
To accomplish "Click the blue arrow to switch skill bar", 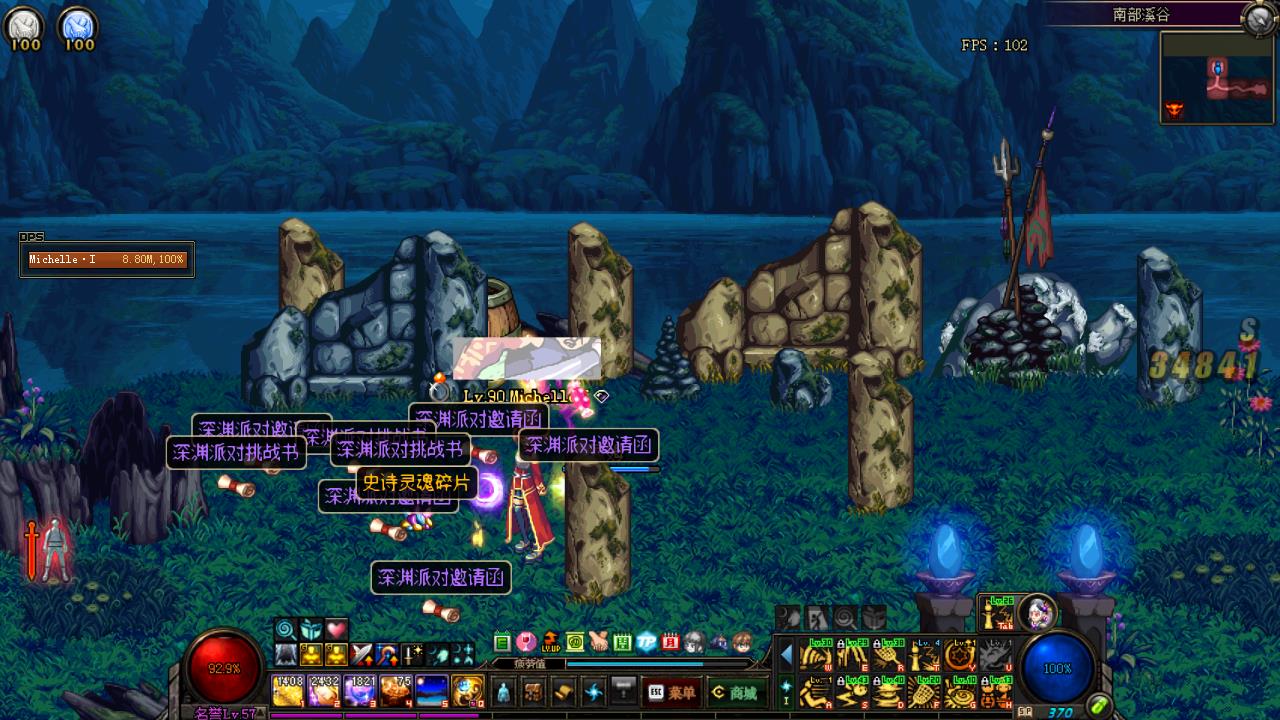I will 786,655.
